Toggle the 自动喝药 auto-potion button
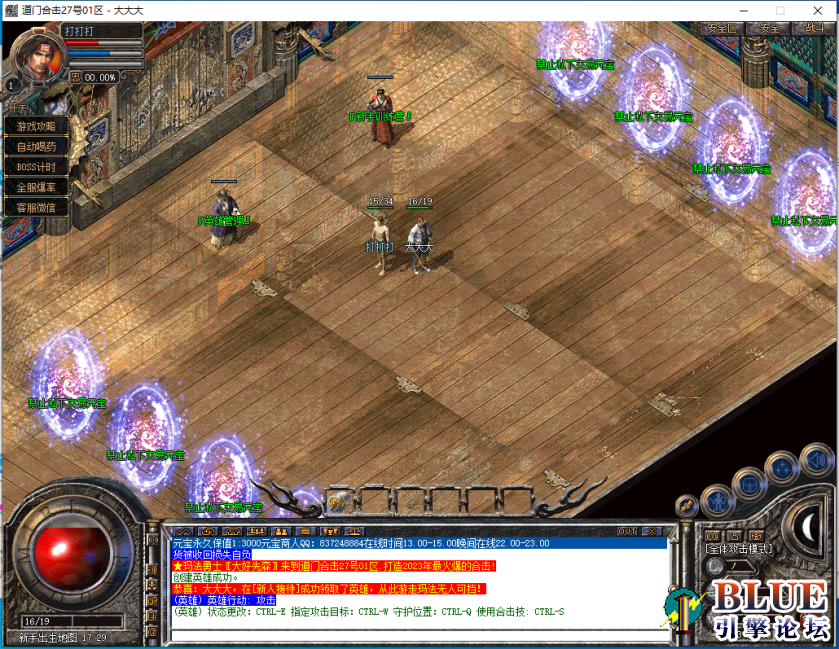The height and width of the screenshot is (649, 839). [x=36, y=146]
